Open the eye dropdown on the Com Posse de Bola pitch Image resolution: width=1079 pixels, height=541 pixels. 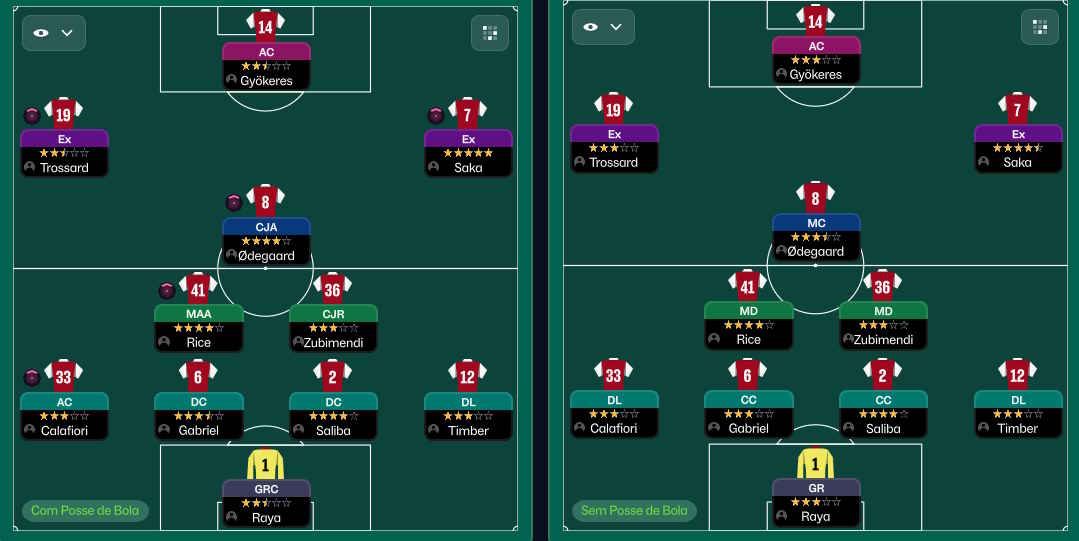pyautogui.click(x=54, y=32)
